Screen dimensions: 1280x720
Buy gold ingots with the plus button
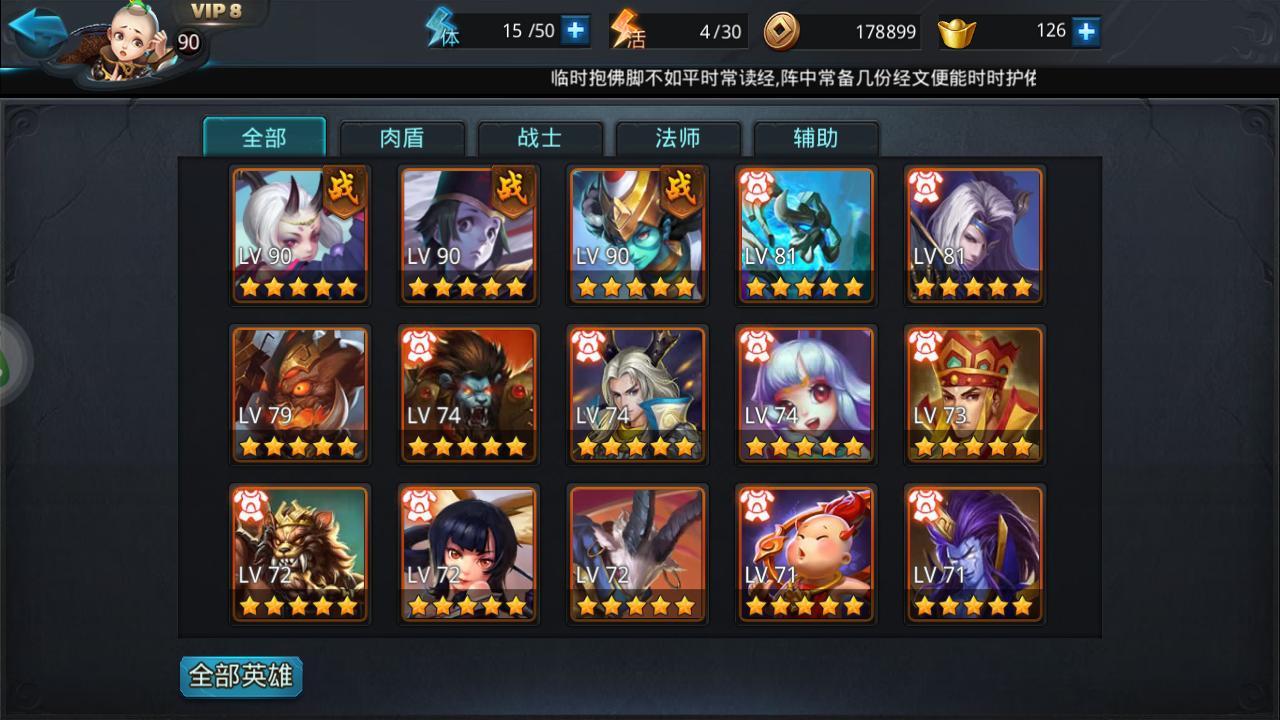click(x=1086, y=31)
